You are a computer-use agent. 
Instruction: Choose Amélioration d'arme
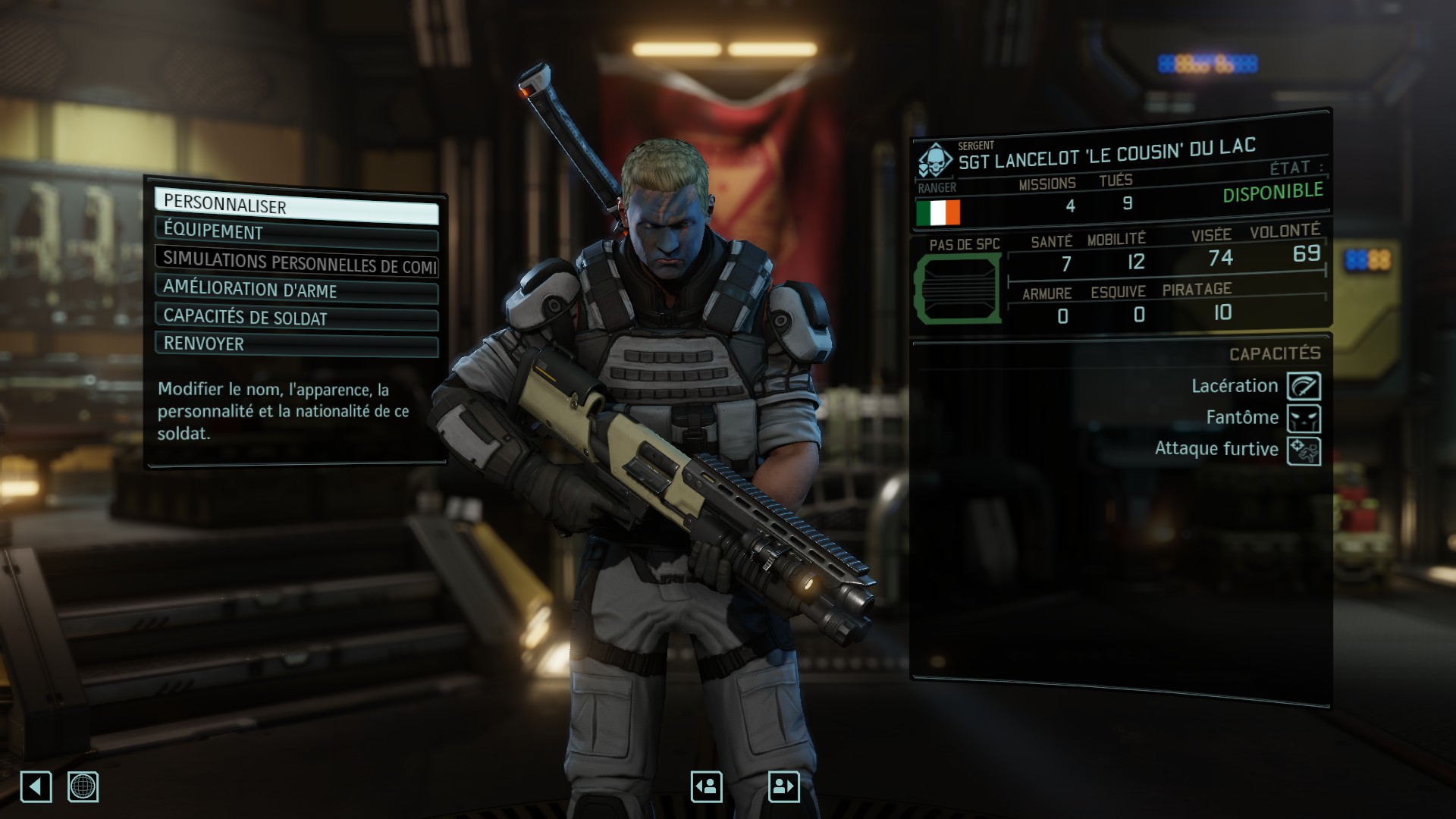click(297, 290)
